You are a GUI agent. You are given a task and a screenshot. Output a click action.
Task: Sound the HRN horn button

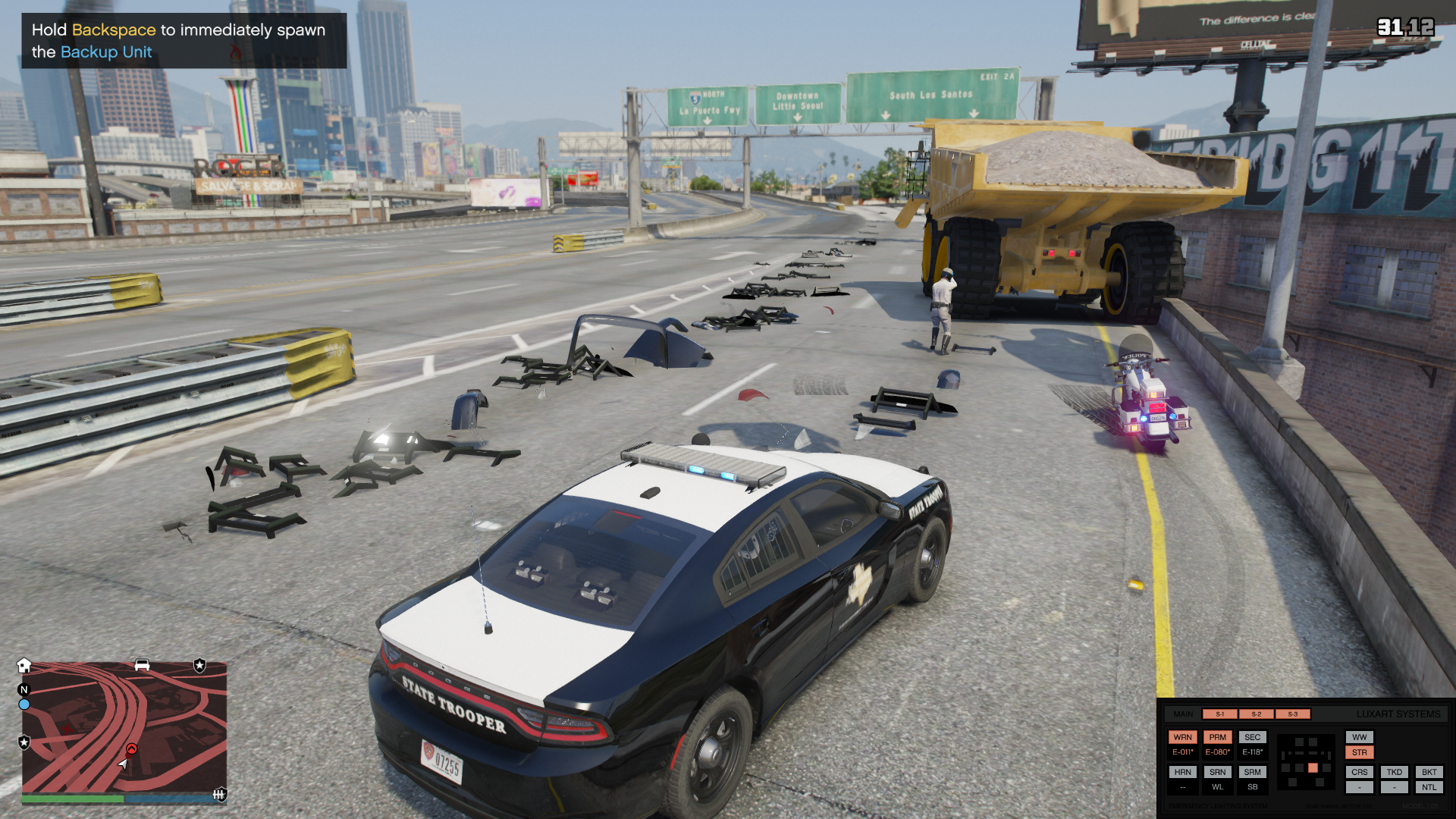tap(1182, 772)
